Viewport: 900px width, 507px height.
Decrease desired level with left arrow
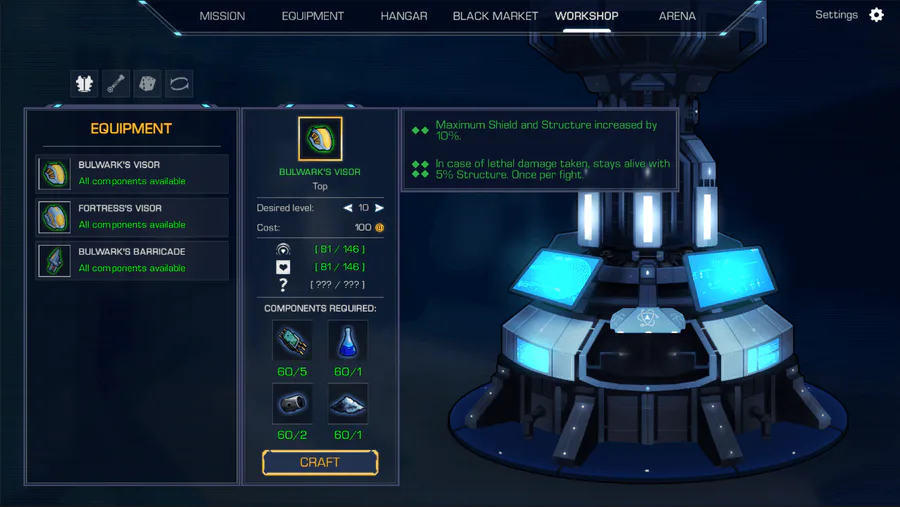point(348,208)
